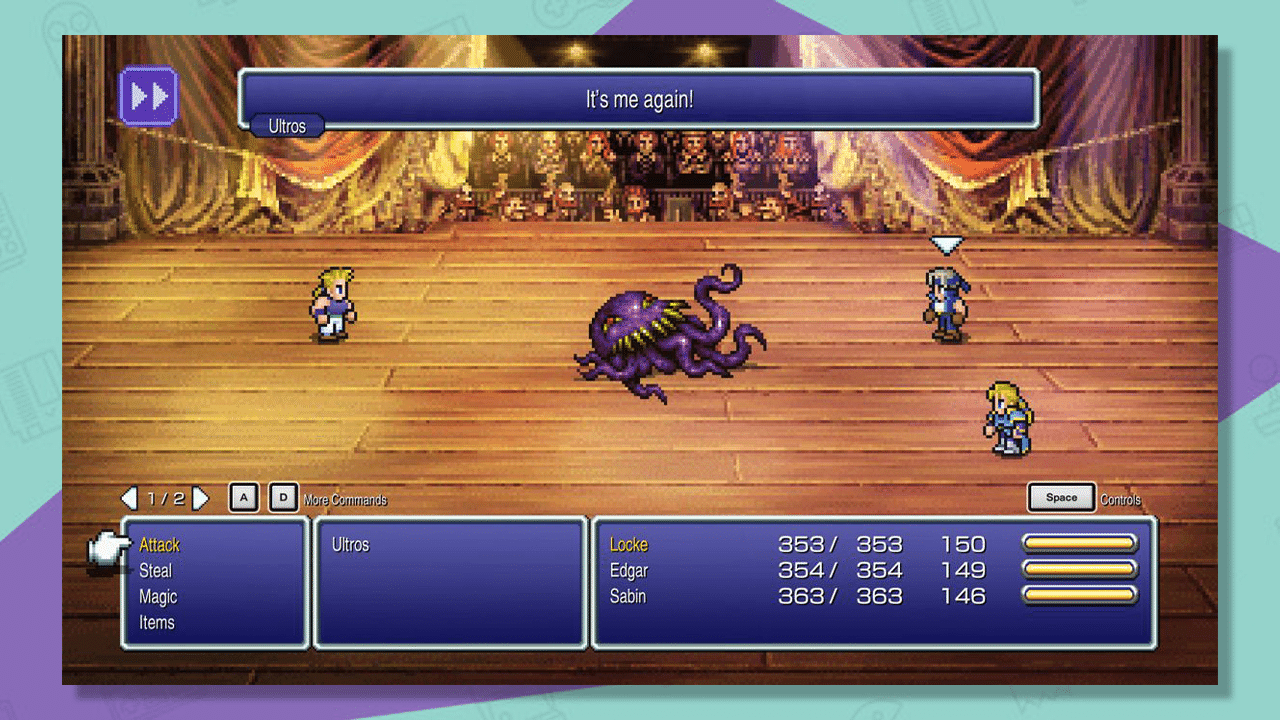This screenshot has width=1280, height=720.
Task: Choose the Steal command
Action: tap(156, 571)
